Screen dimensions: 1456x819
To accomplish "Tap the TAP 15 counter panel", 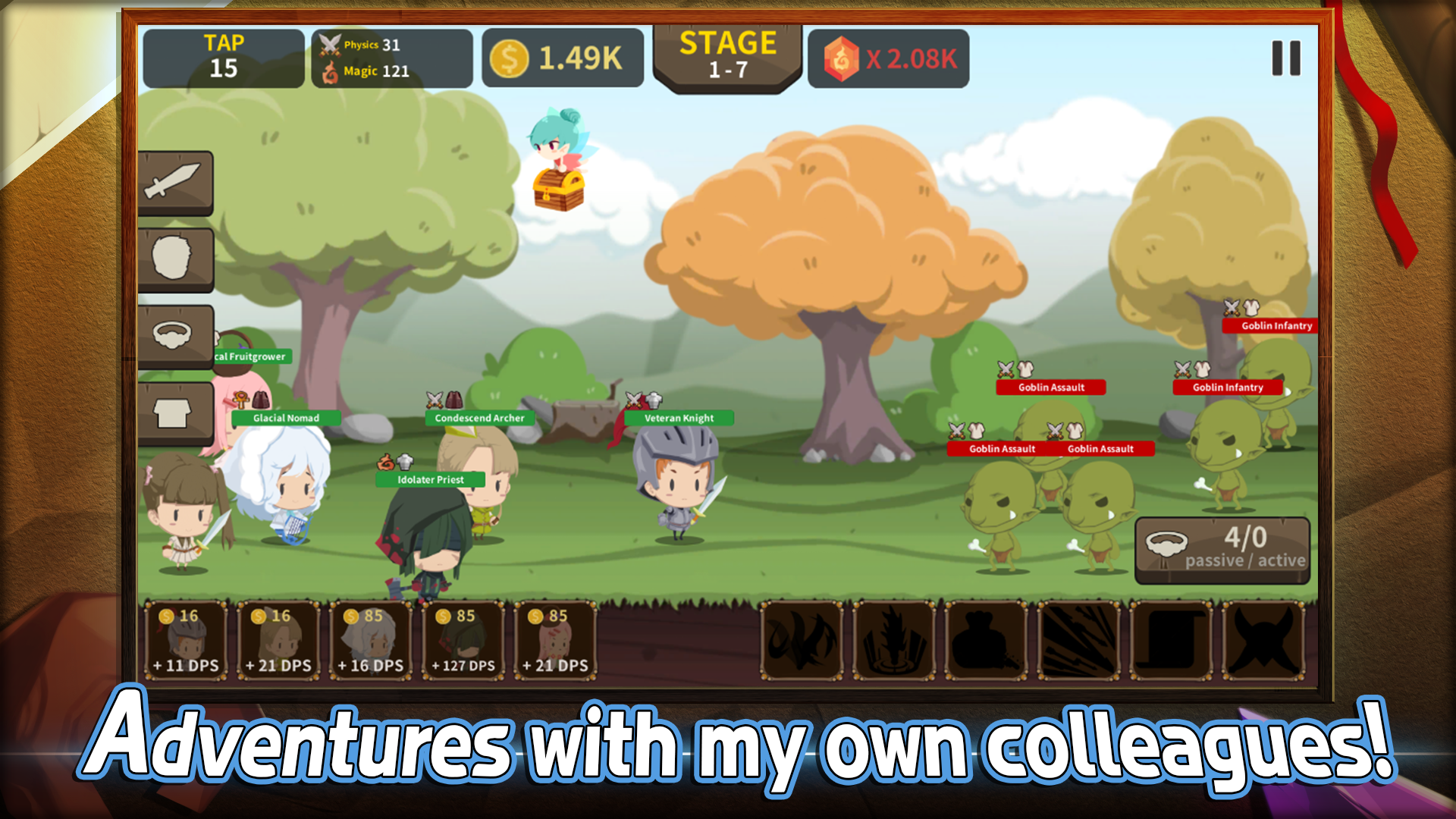I will 222,58.
